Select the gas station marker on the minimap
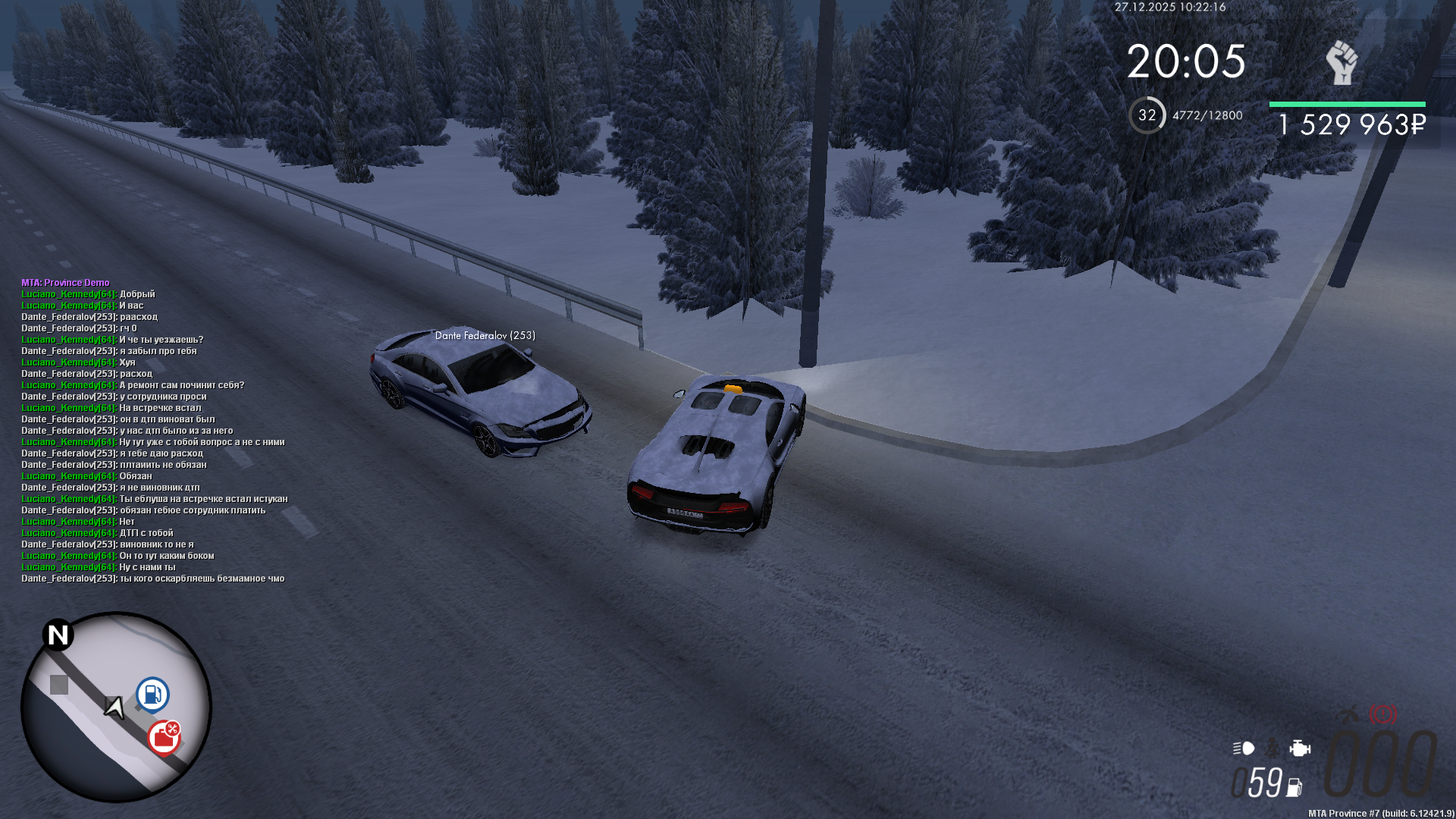Viewport: 1456px width, 819px height. tap(152, 694)
